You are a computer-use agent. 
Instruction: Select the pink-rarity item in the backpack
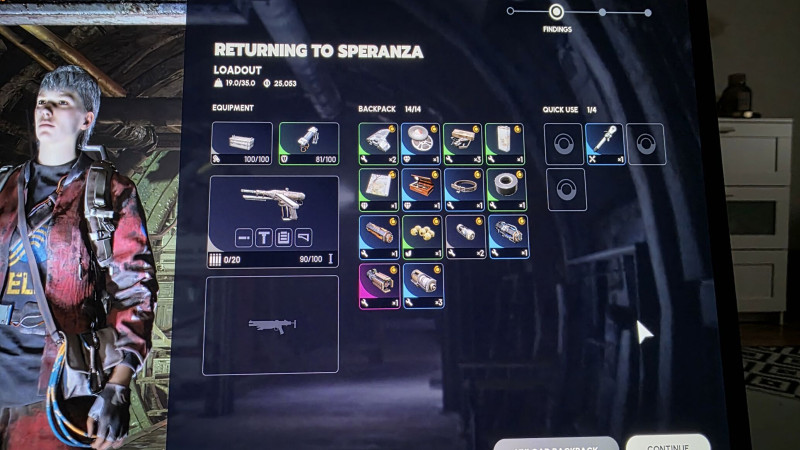tap(379, 286)
